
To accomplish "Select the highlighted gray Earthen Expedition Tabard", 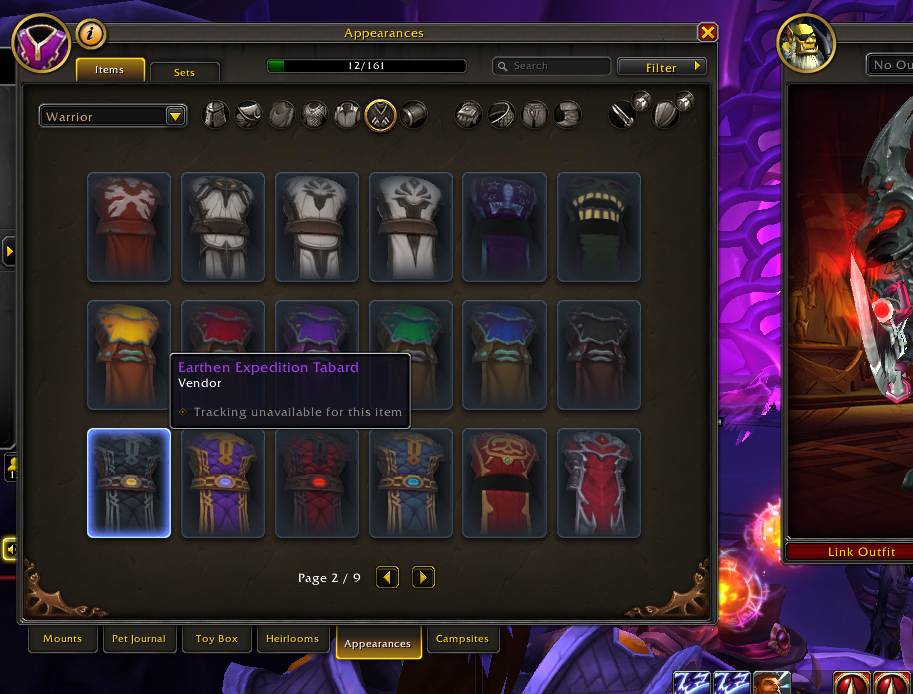I will click(129, 483).
